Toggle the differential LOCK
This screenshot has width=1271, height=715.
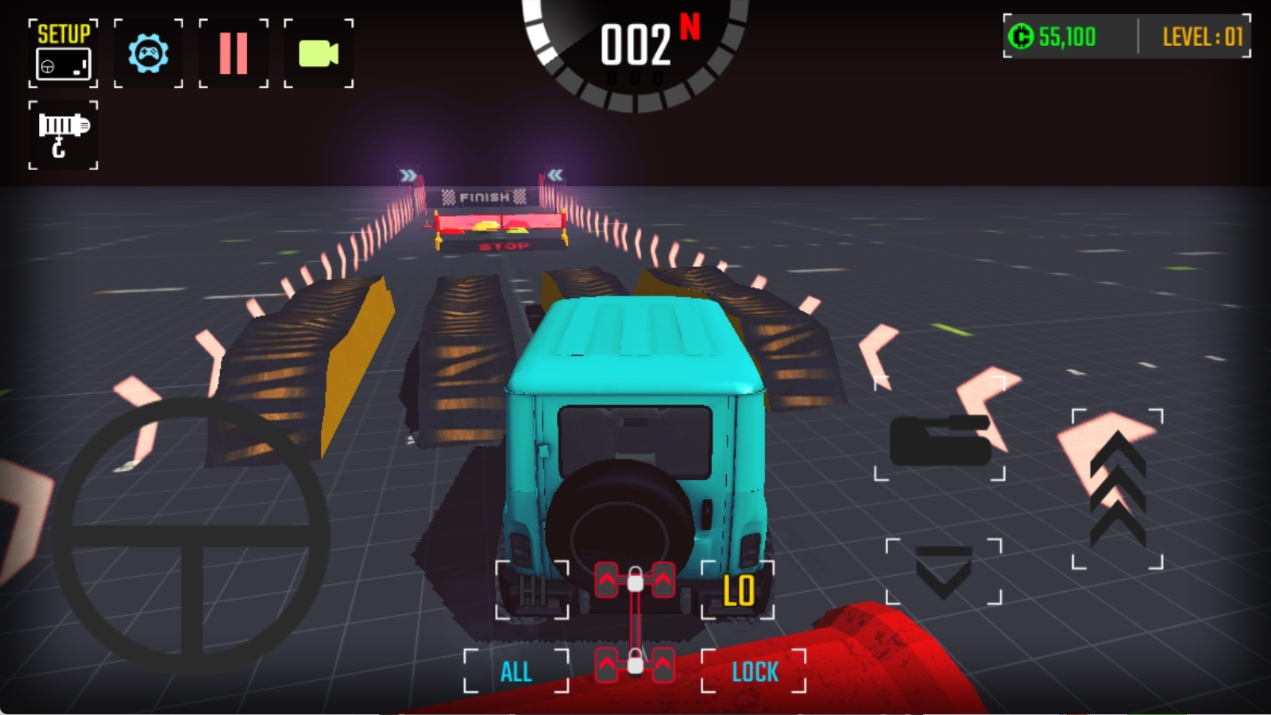(x=754, y=671)
